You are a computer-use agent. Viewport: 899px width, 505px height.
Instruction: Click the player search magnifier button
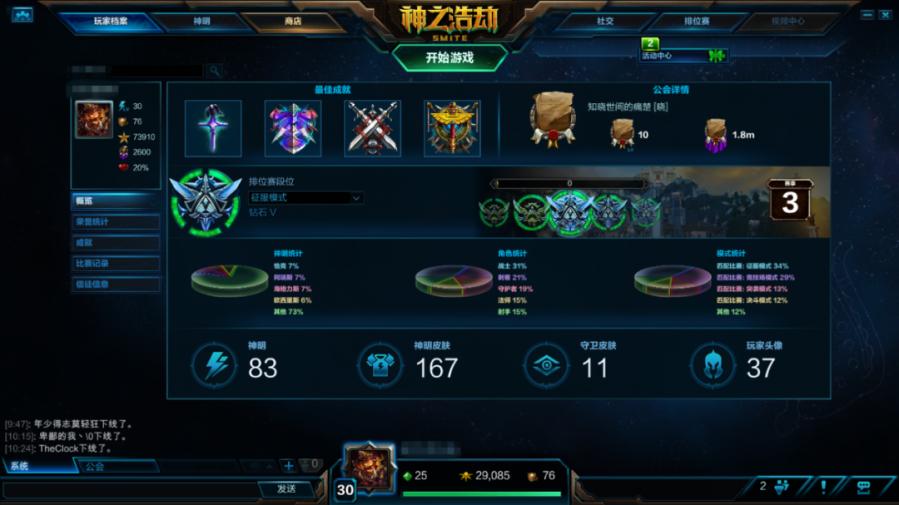tap(214, 71)
